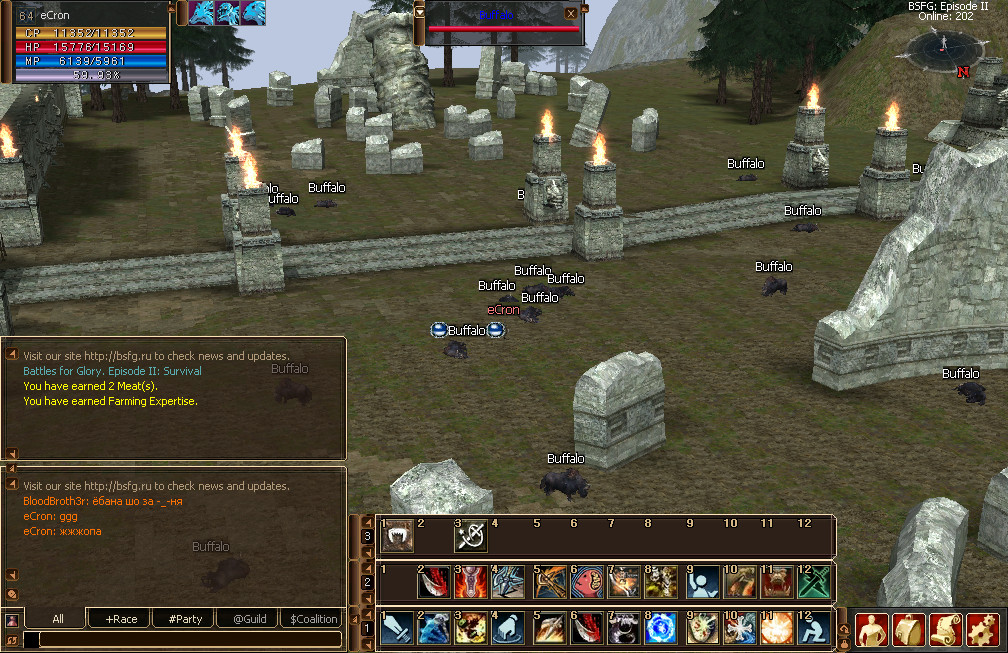The width and height of the screenshot is (1008, 653).
Task: Open the gears system menu button
Action: tap(983, 629)
